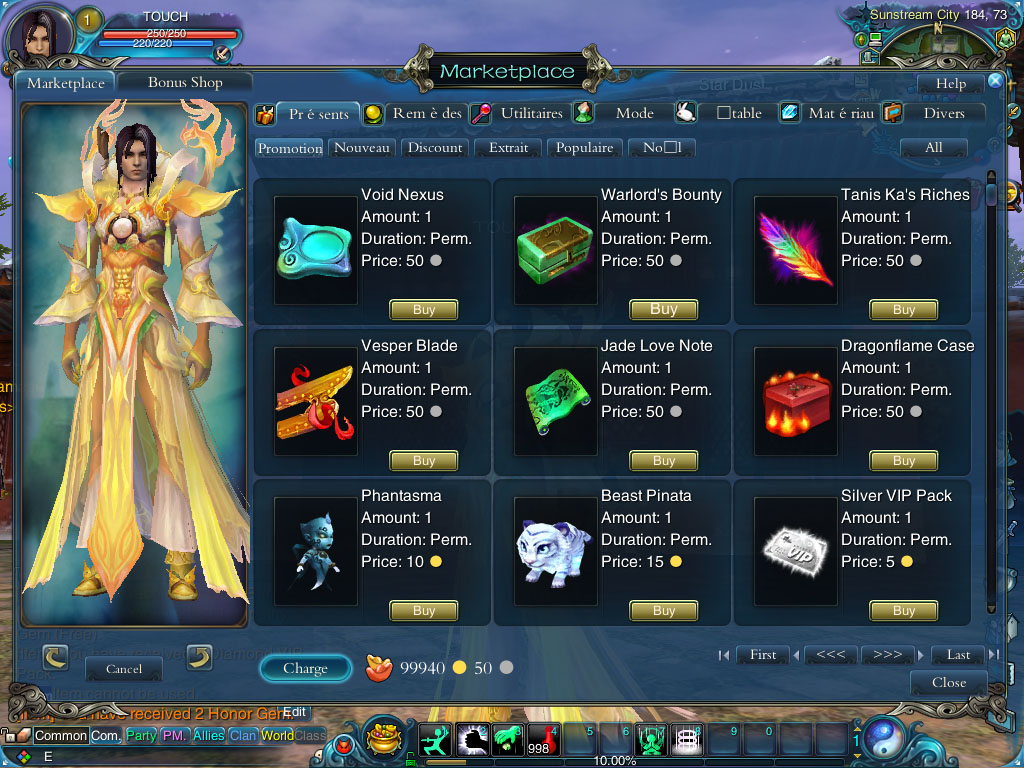
Task: Click the All filter button
Action: (934, 148)
